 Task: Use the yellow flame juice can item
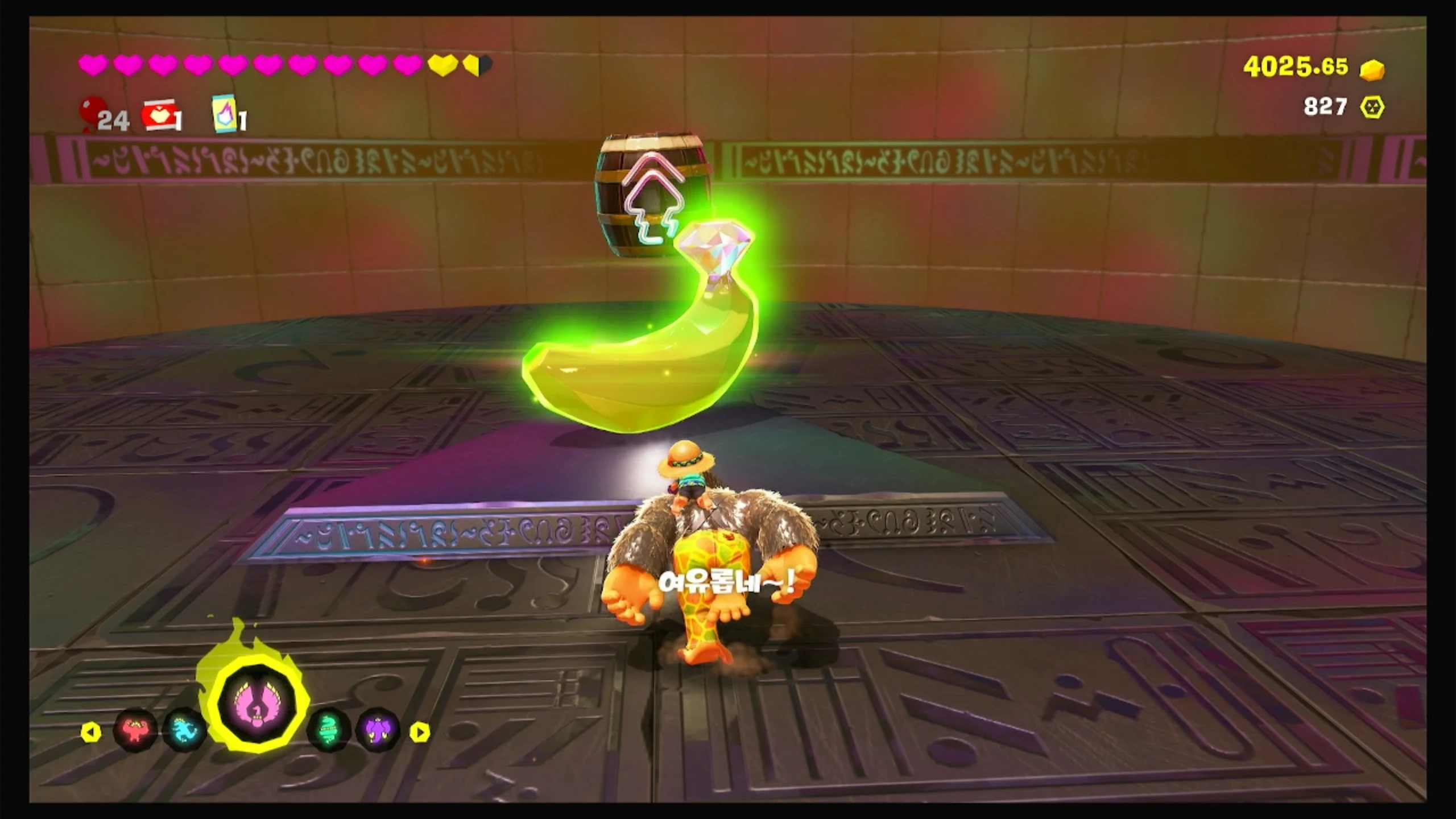point(225,114)
